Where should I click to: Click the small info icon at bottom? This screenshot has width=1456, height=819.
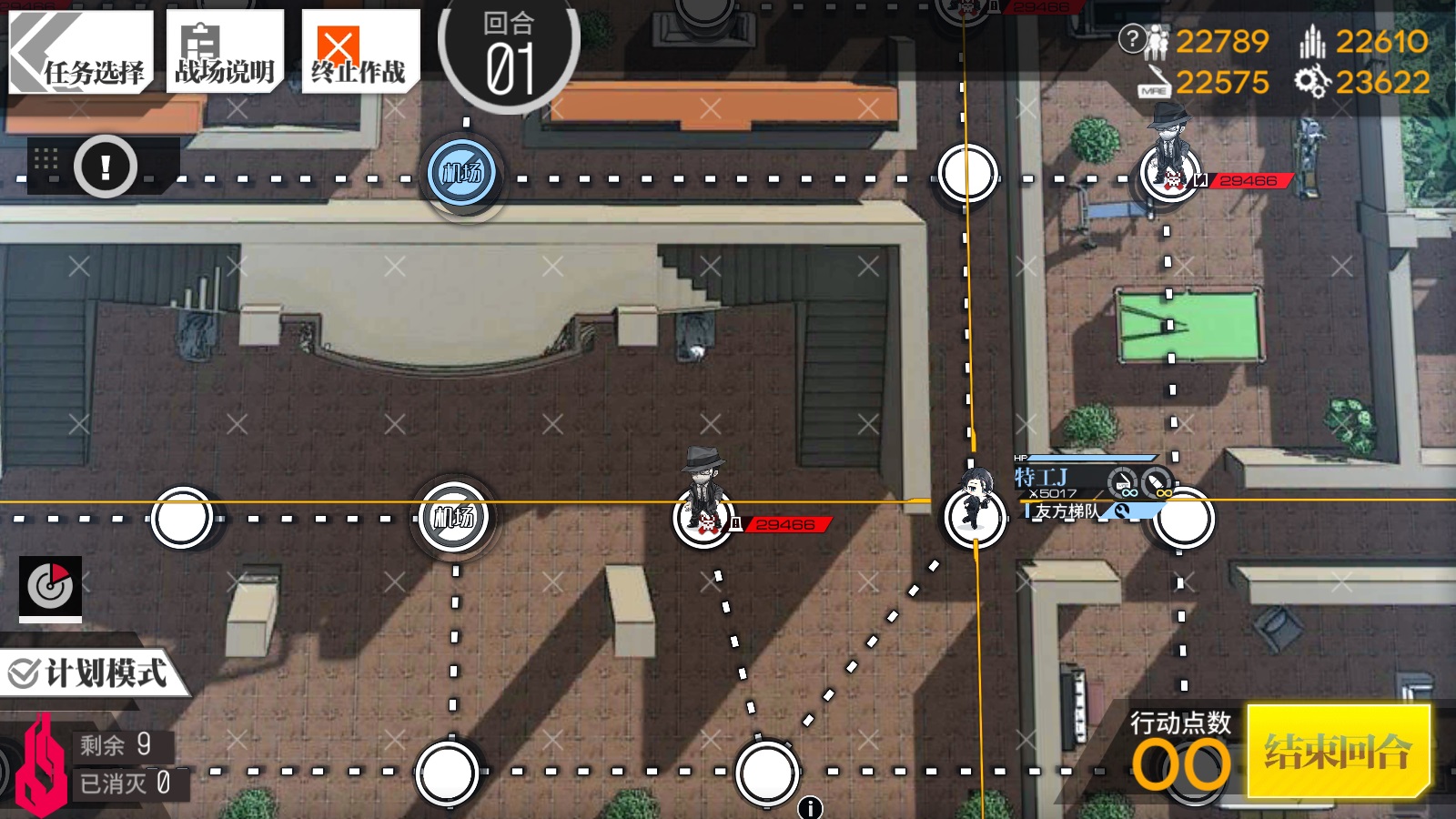(810, 807)
